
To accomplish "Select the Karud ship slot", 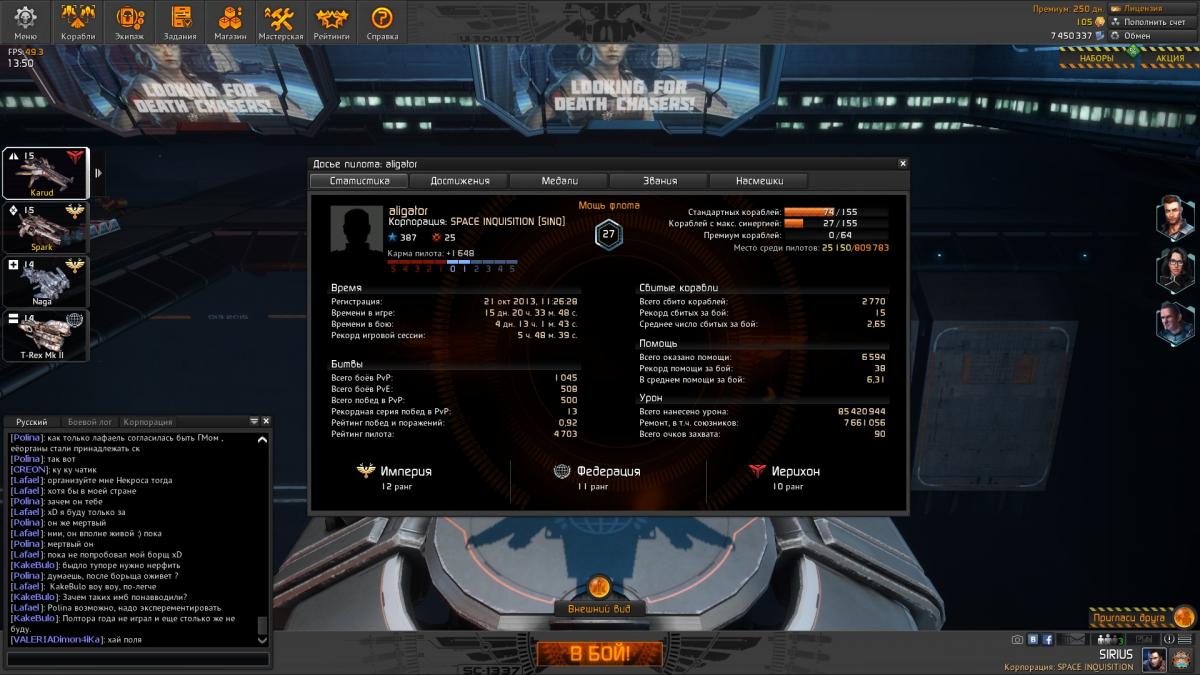I will pyautogui.click(x=45, y=173).
